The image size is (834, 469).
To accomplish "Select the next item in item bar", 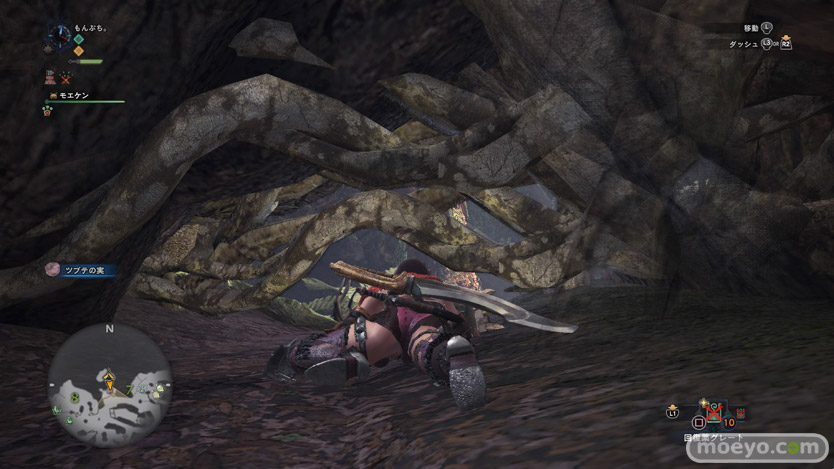I will pyautogui.click(x=740, y=411).
